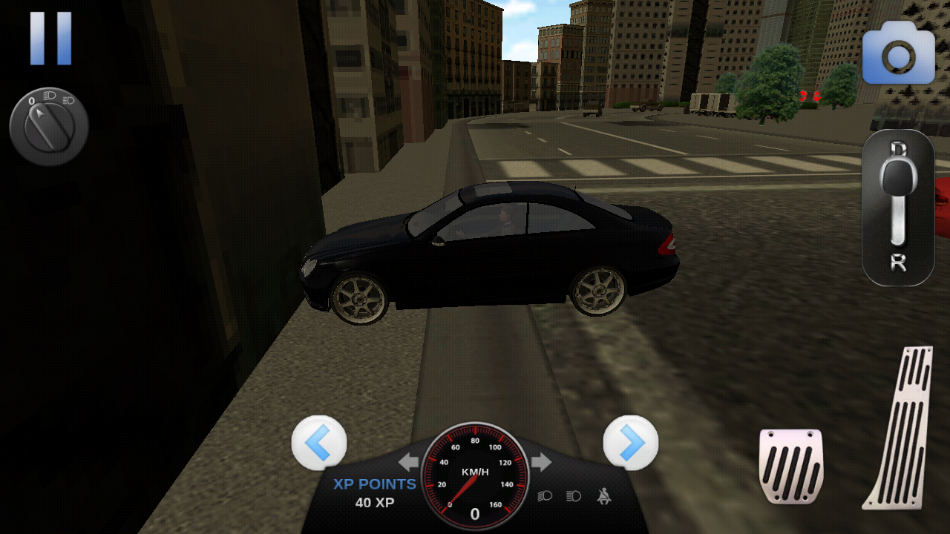
Task: Steer left with the blue left arrow
Action: point(319,442)
